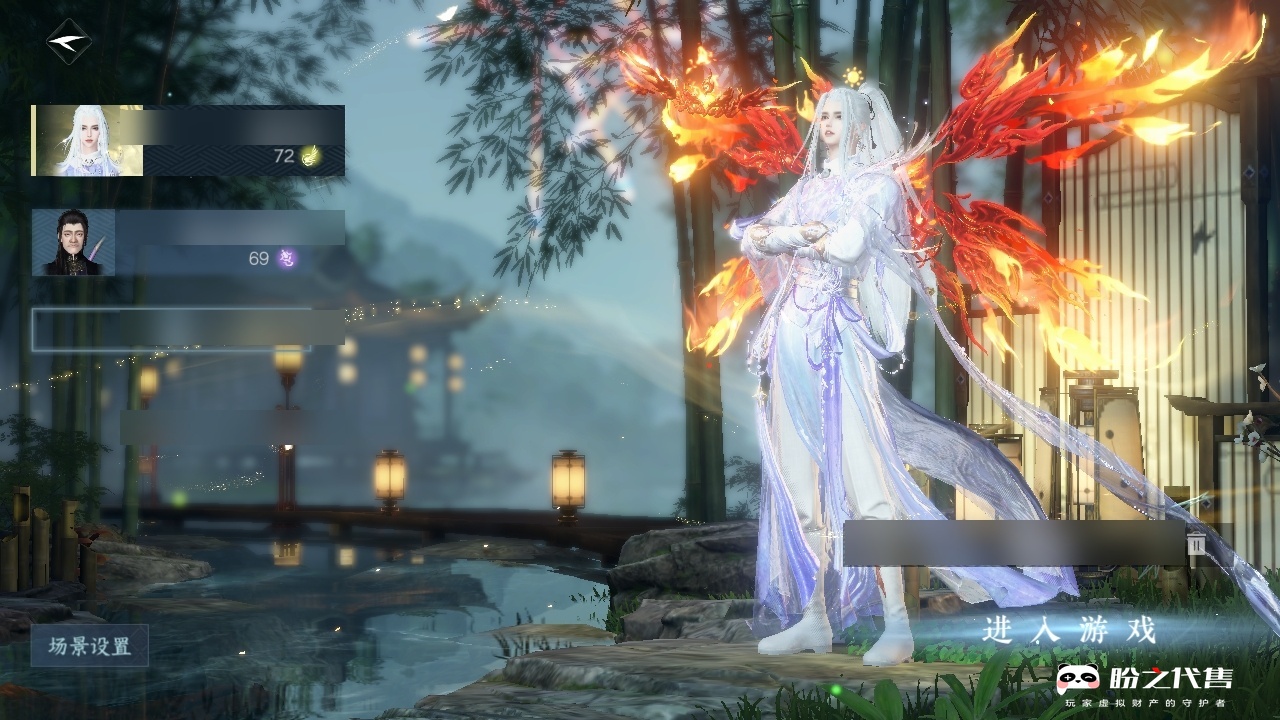Open 场景设置 scene settings
1280x720 pixels.
point(90,646)
